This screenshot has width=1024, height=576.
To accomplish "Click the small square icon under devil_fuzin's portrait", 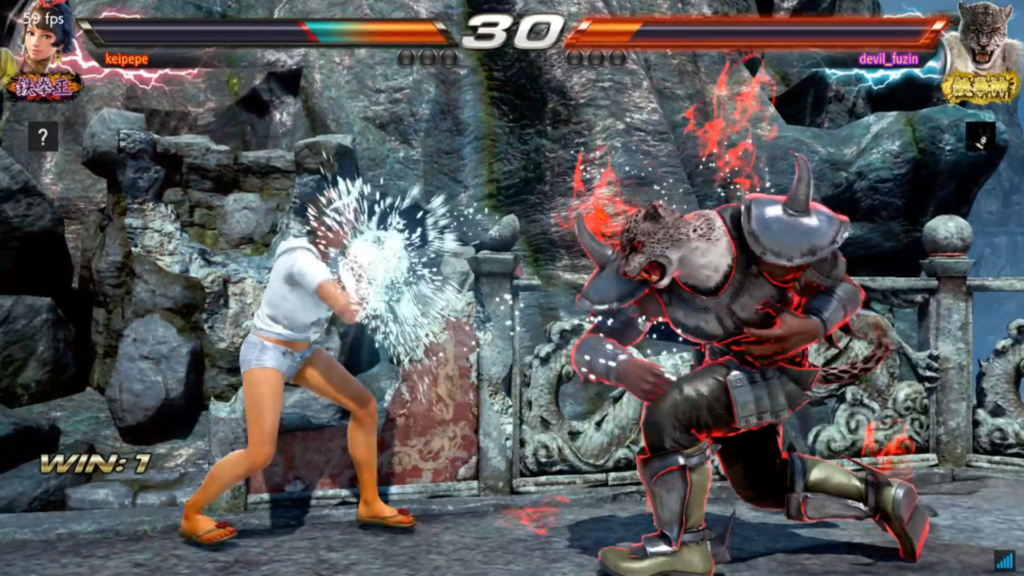I will click(x=980, y=137).
